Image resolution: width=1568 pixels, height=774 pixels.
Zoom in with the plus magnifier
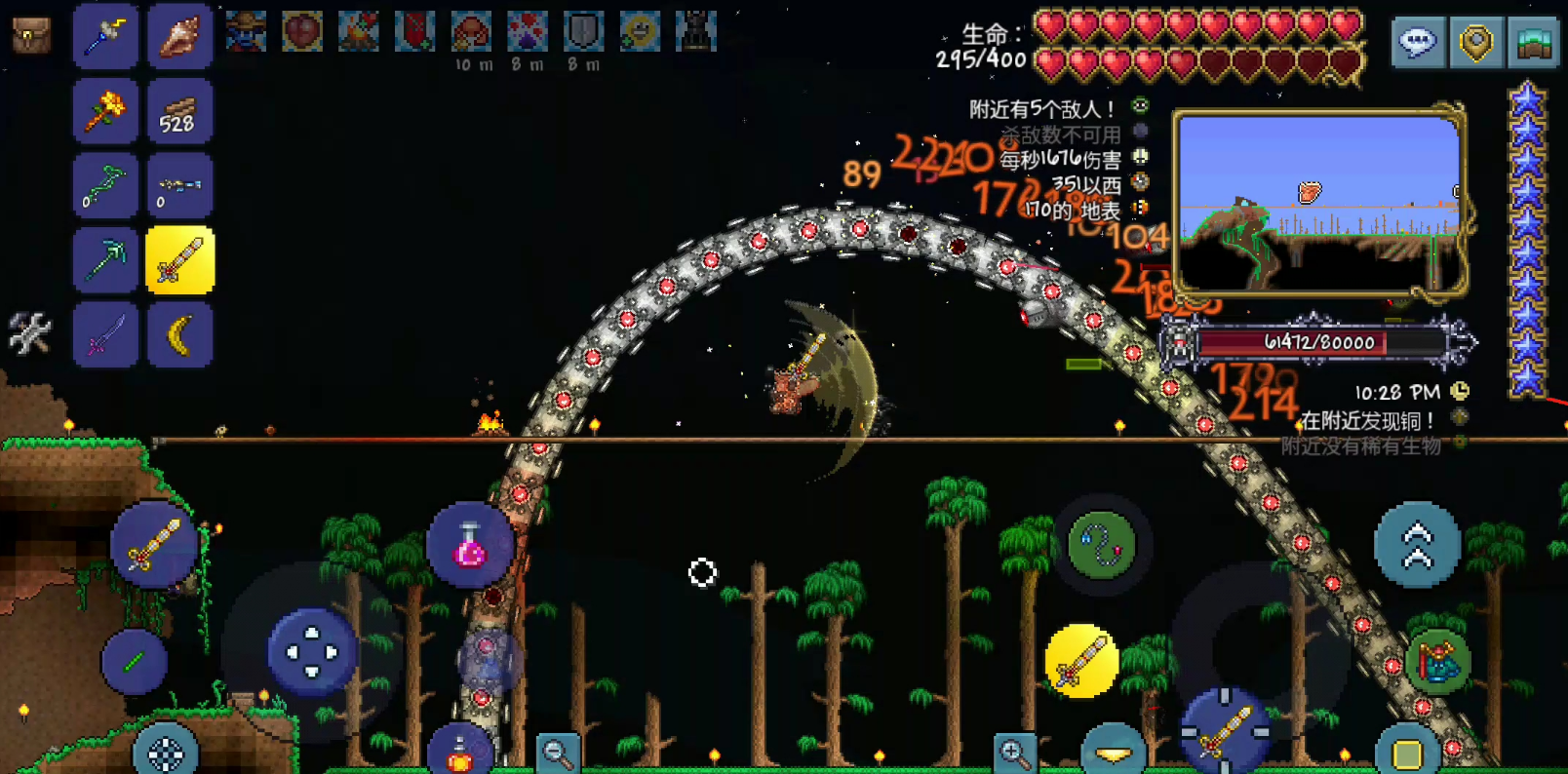tap(1013, 753)
